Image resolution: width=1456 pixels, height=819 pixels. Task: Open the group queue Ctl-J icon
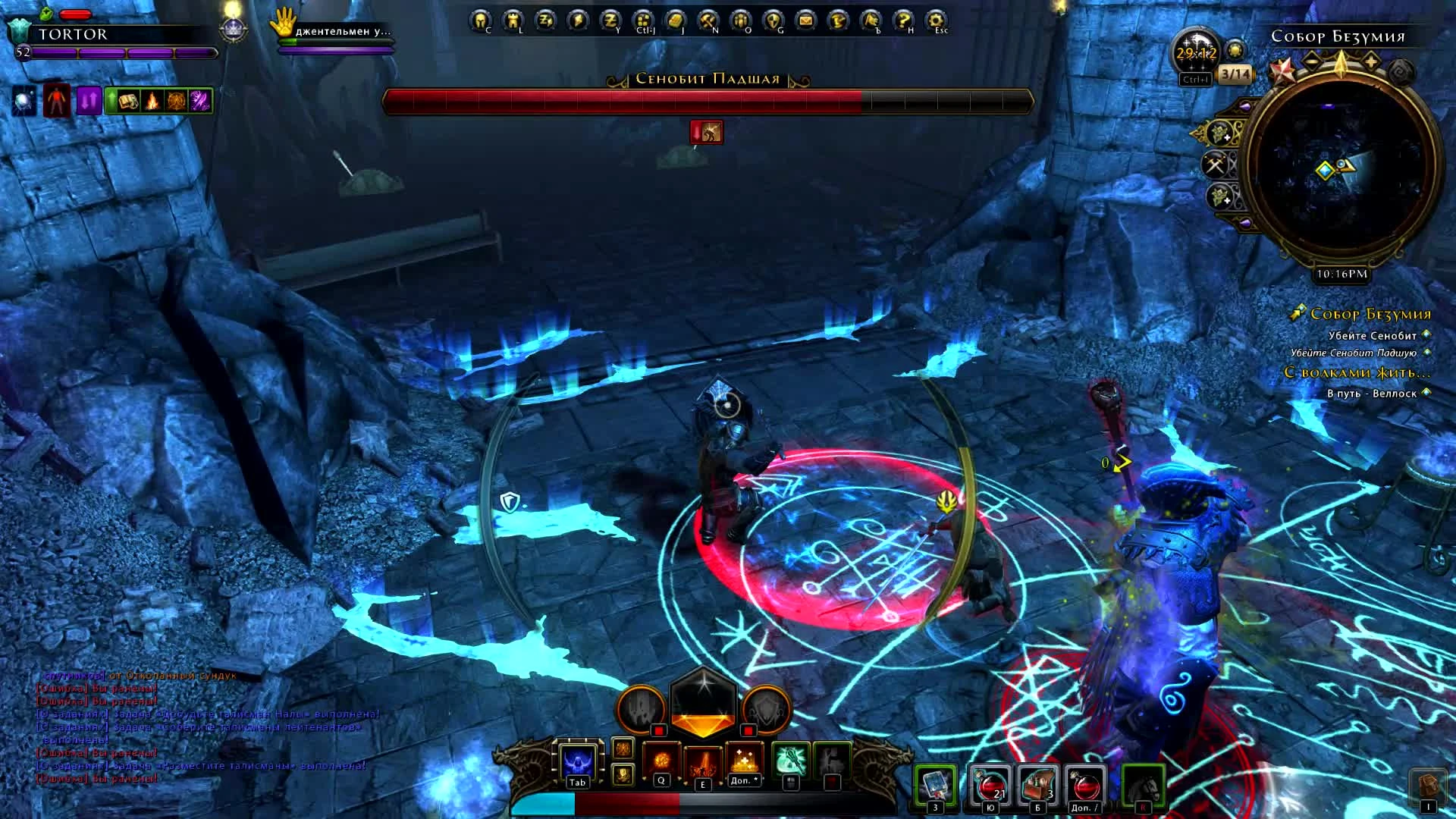tap(643, 19)
